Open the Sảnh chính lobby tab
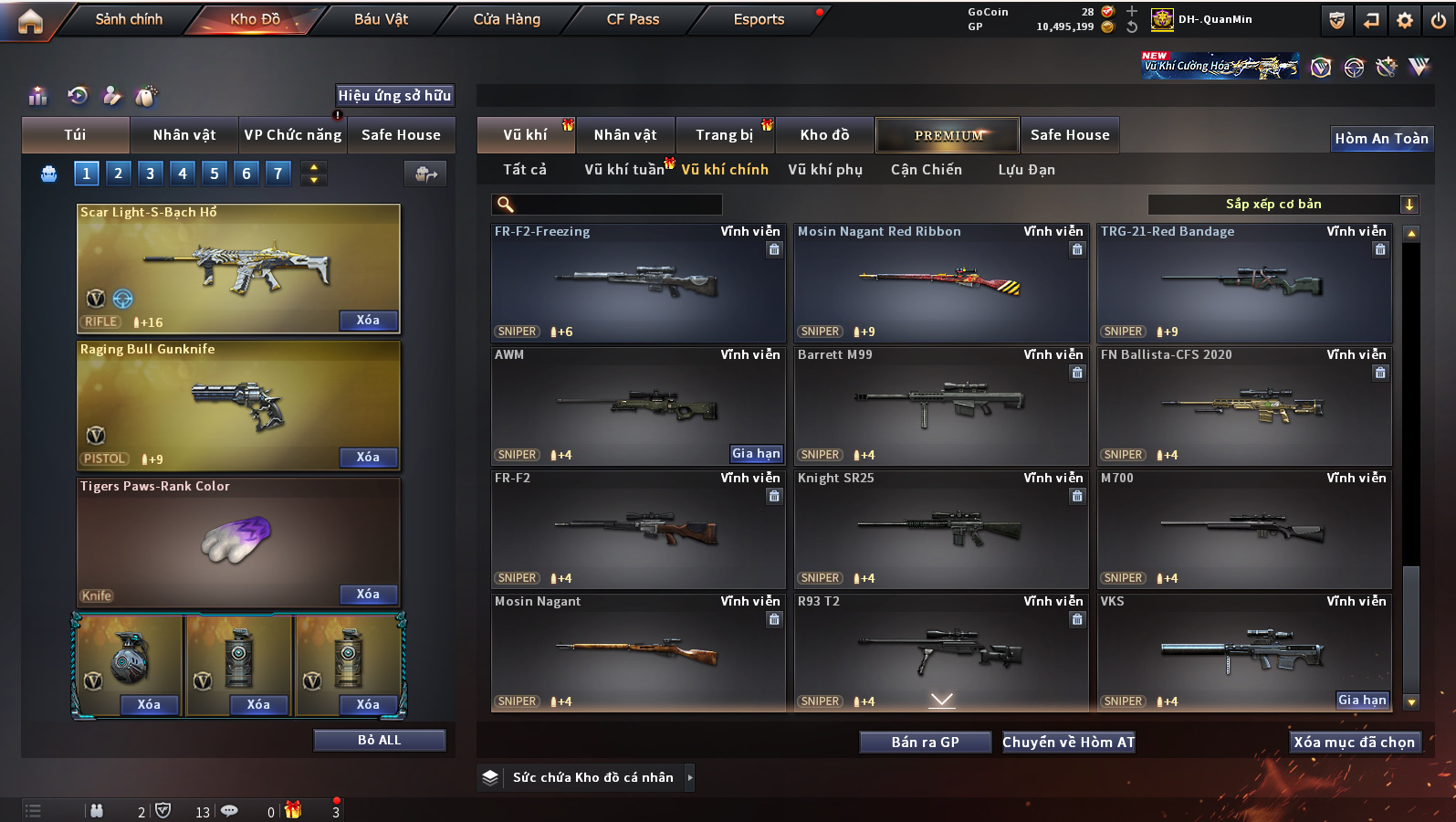This screenshot has width=1456, height=822. point(129,19)
